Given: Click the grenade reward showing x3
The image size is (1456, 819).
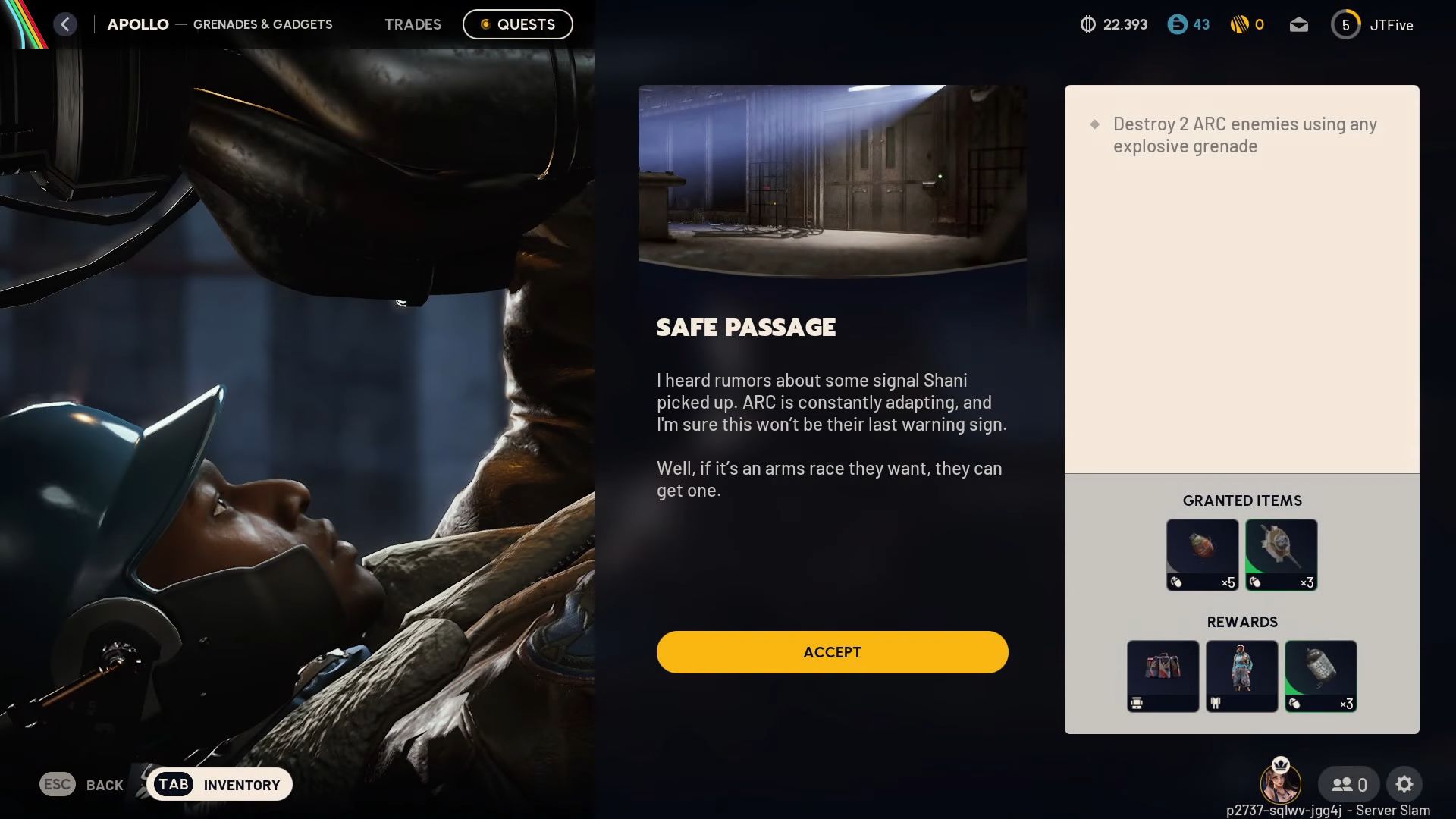Looking at the screenshot, I should [1320, 676].
